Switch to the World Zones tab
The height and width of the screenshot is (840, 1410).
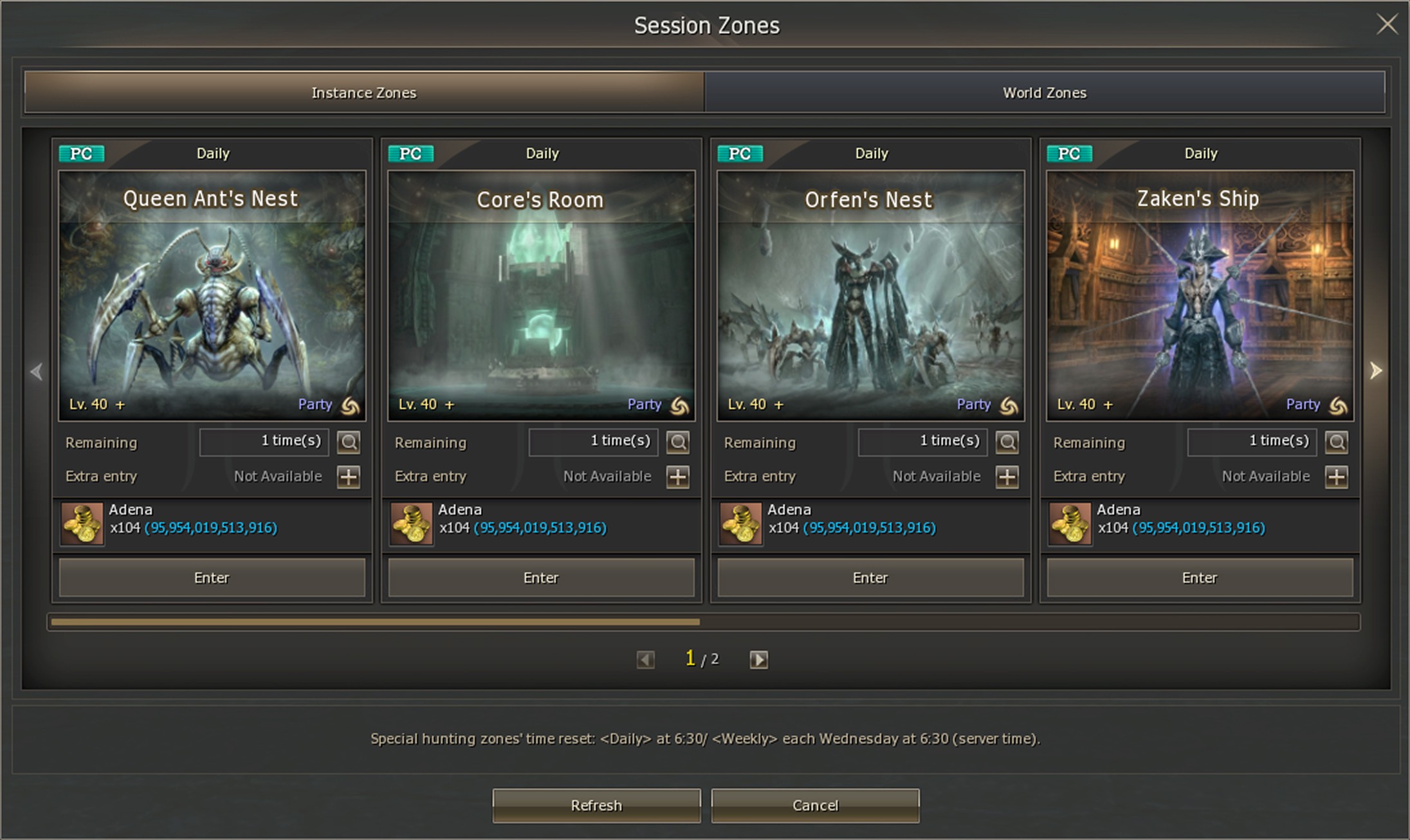1044,93
